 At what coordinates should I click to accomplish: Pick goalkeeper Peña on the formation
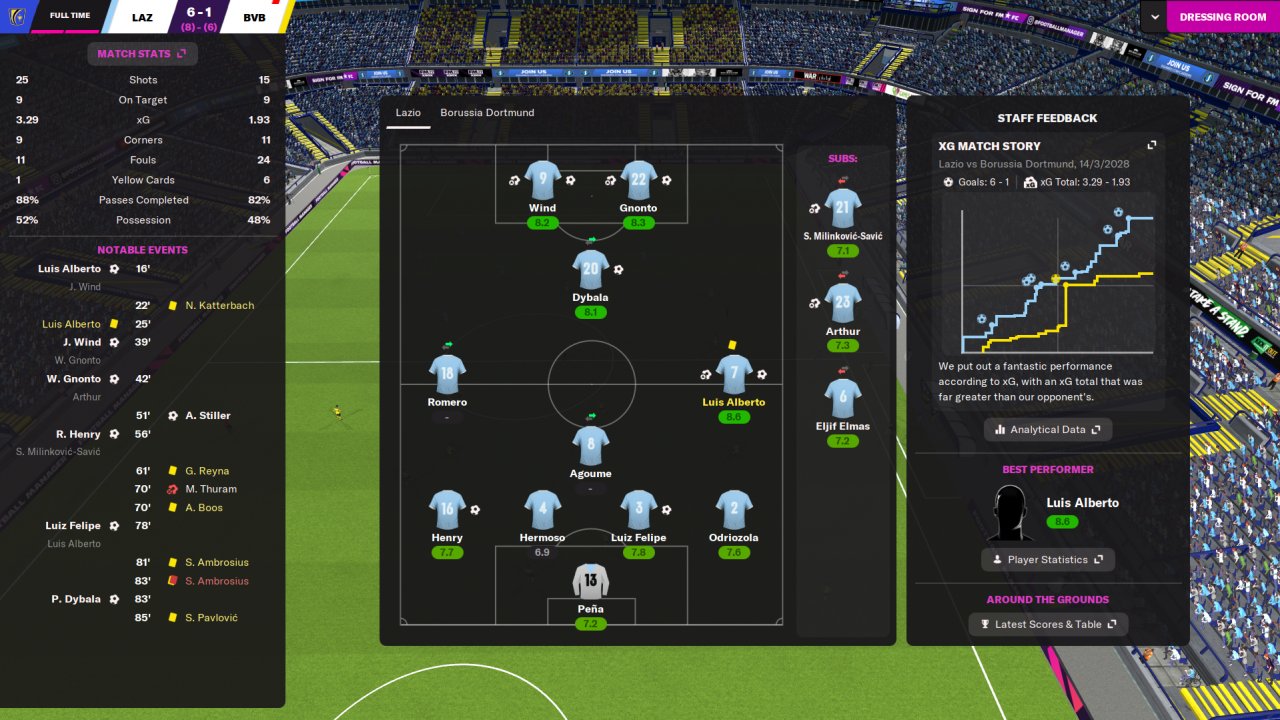590,581
